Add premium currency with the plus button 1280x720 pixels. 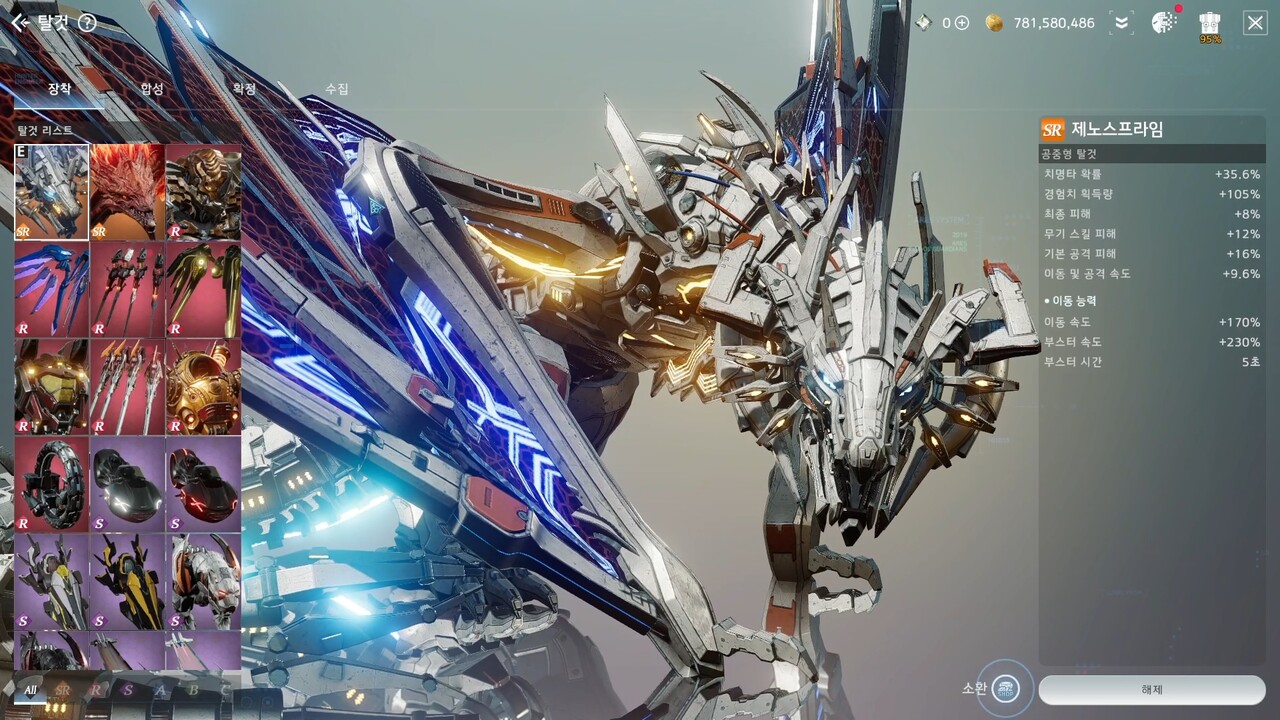point(962,23)
